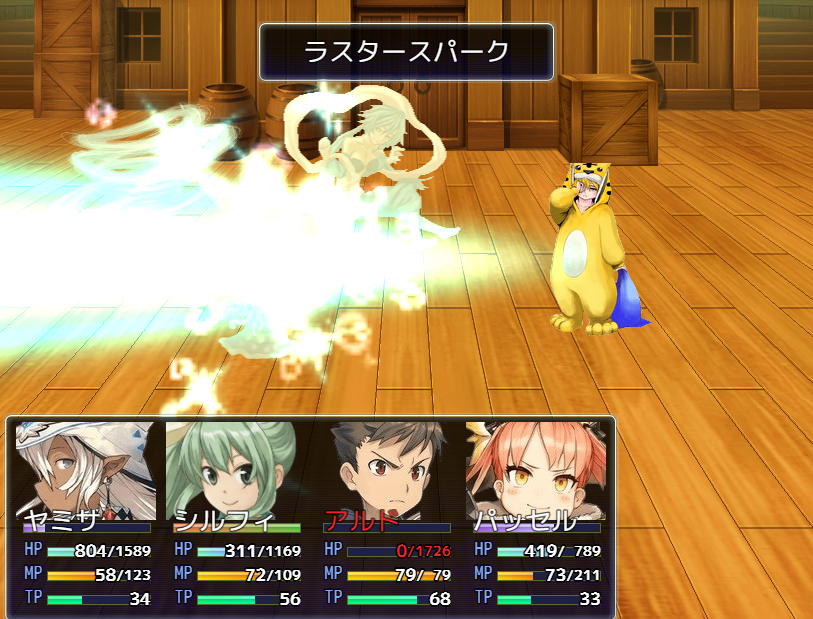Pick パッセル from the party status
The width and height of the screenshot is (813, 619).
point(536,470)
